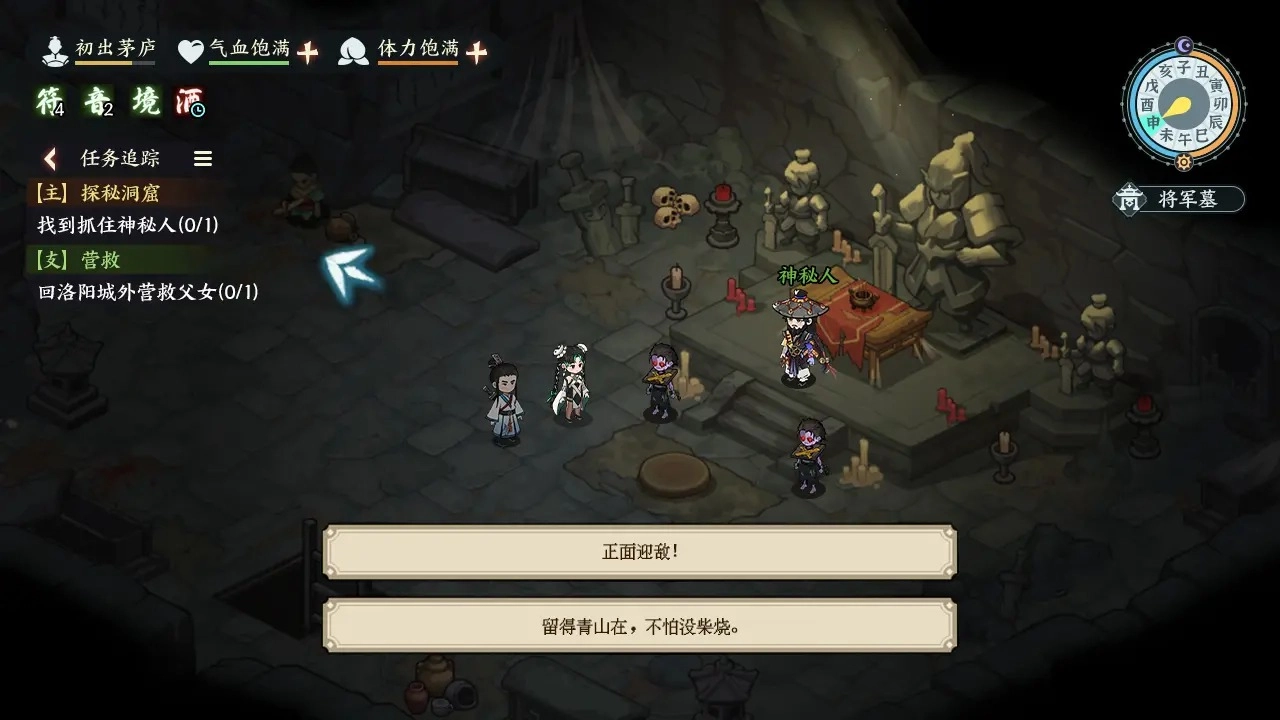
Task: Select the 留得青山在 dialogue option
Action: [638, 623]
